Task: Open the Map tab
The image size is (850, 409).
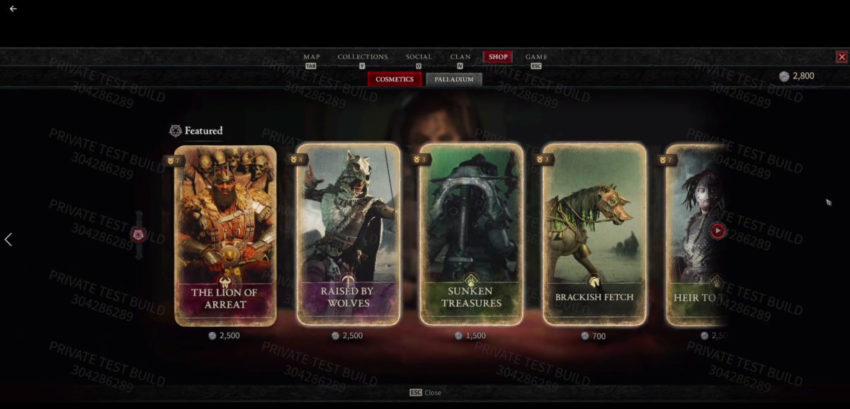Action: 311,57
